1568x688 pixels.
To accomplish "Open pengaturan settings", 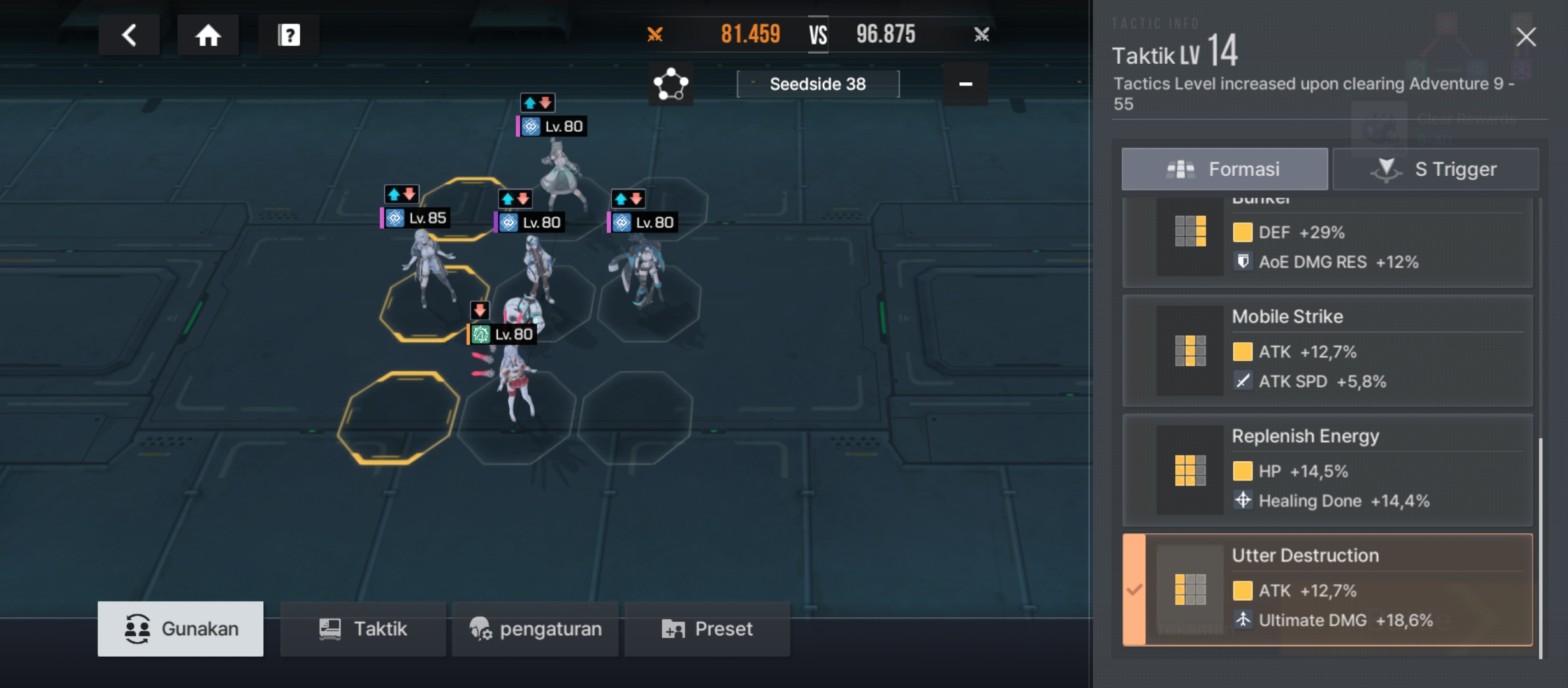I will click(x=535, y=629).
